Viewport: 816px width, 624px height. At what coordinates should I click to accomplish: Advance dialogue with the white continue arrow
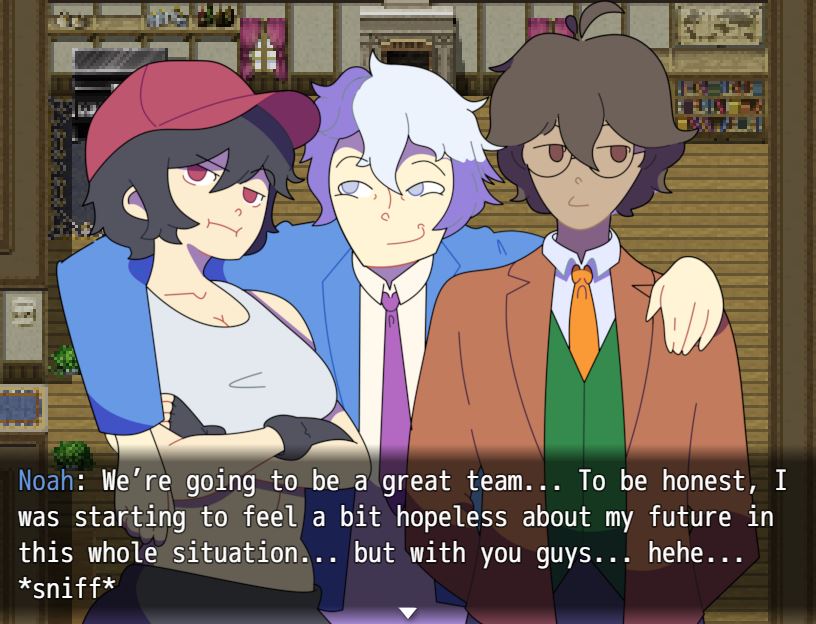click(407, 612)
